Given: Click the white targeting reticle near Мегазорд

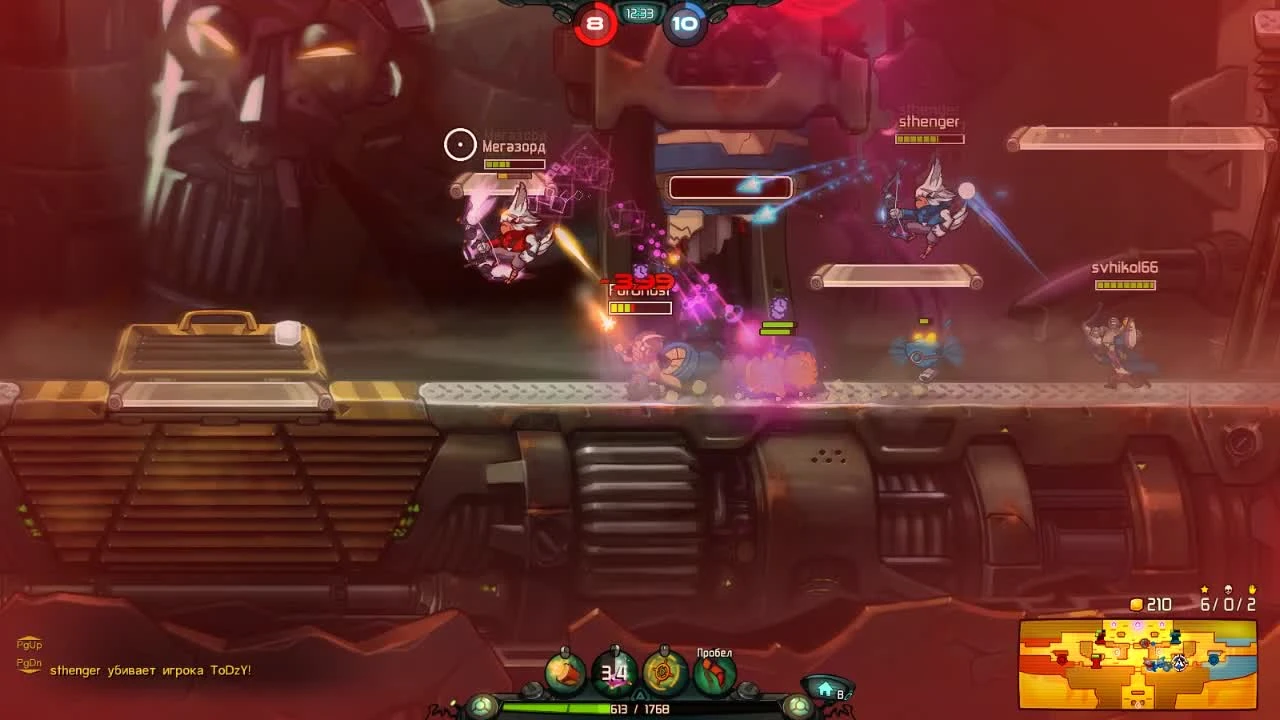Looking at the screenshot, I should pos(460,143).
